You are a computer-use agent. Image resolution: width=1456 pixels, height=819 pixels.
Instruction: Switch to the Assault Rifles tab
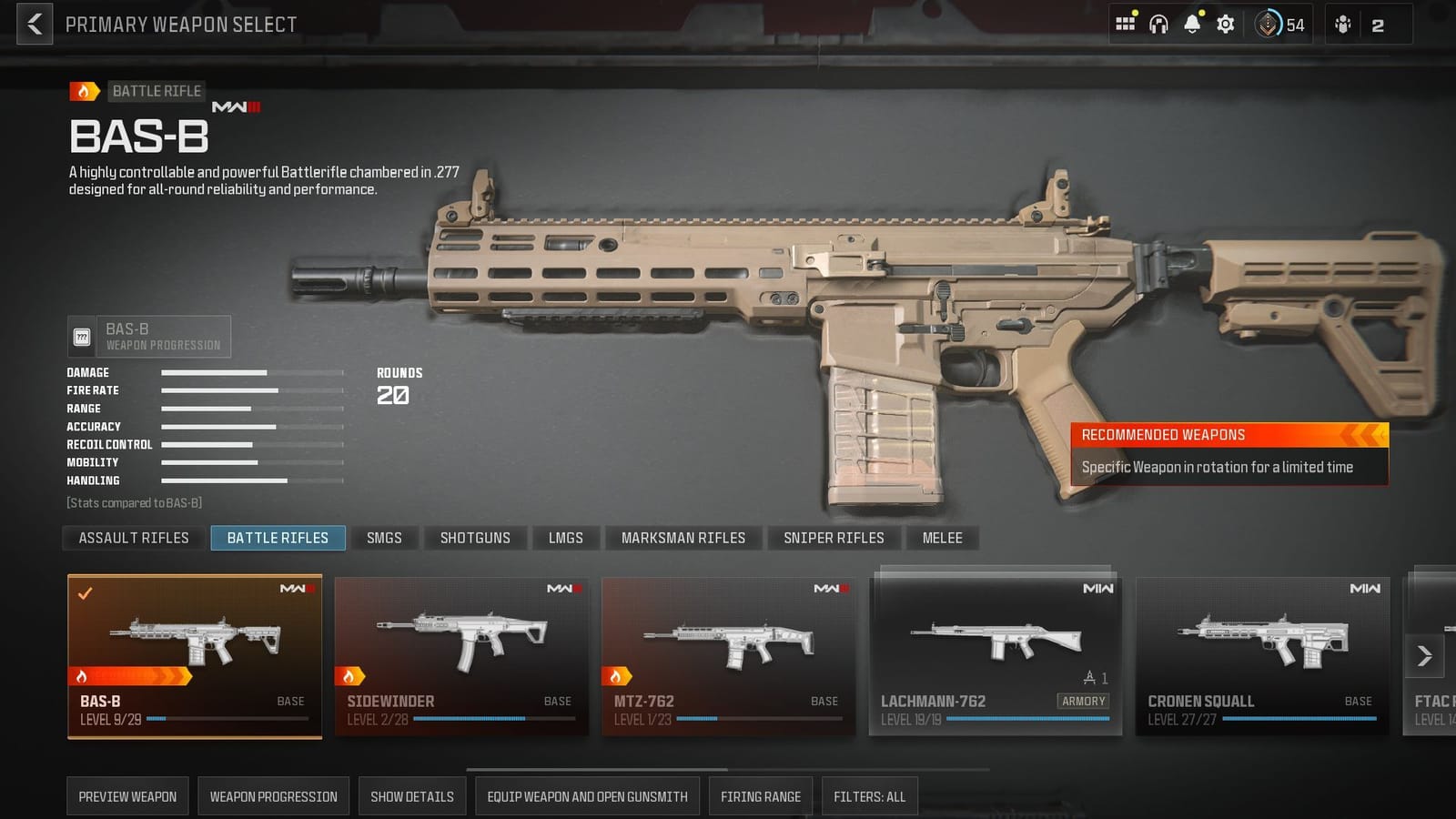pyautogui.click(x=132, y=538)
